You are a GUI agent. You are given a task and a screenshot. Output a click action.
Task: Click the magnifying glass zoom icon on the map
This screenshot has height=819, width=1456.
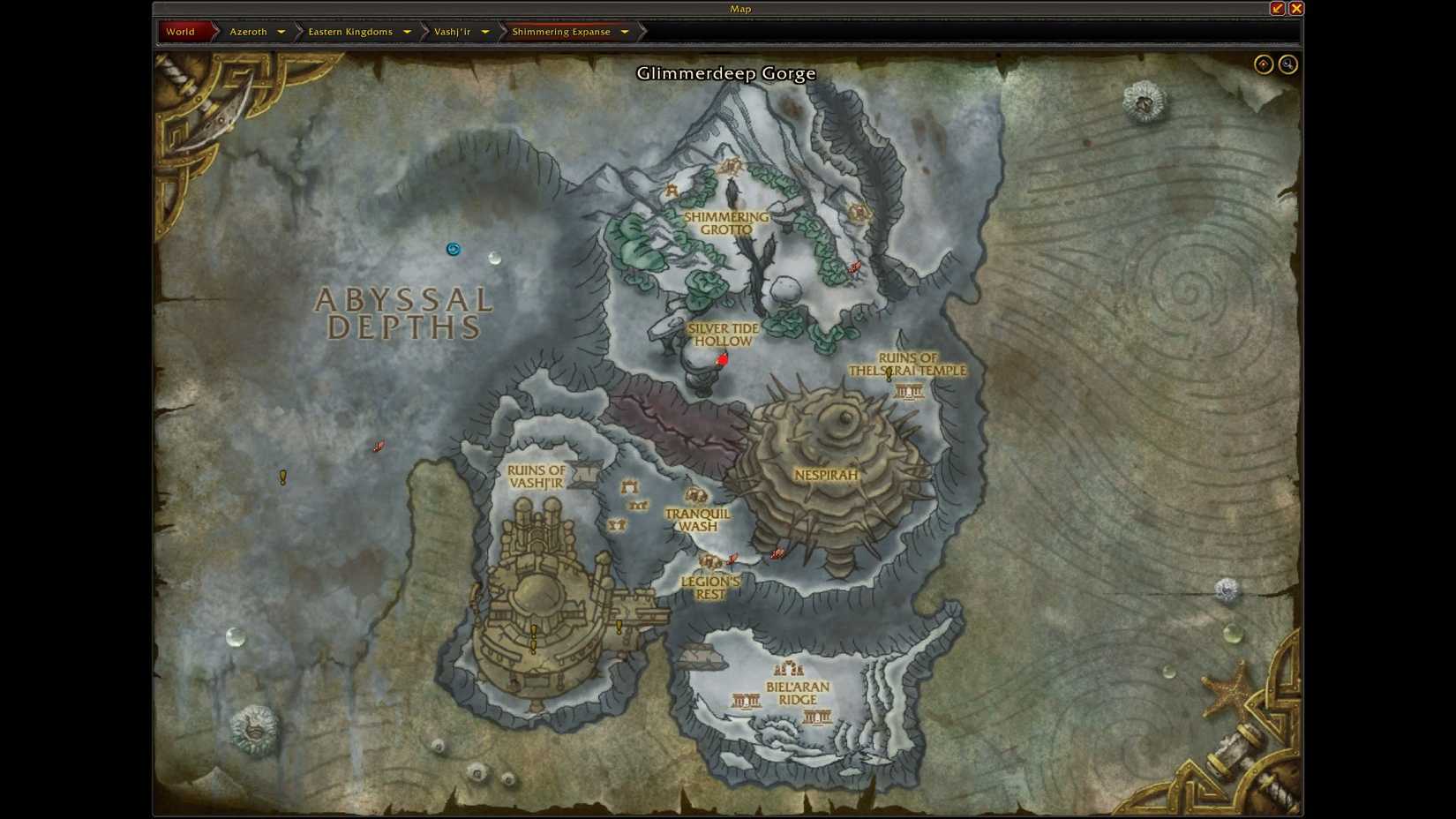click(1287, 64)
